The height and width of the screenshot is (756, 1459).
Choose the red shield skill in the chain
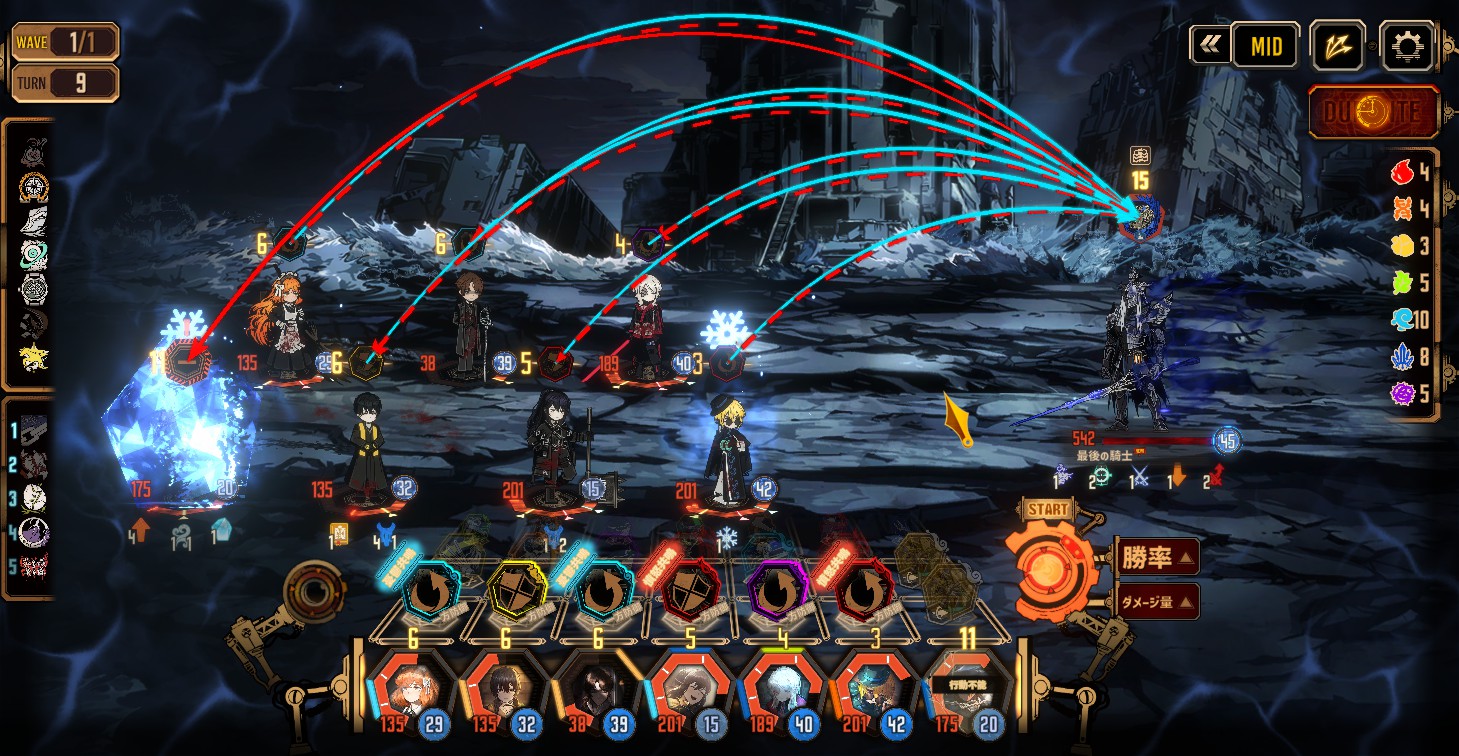coord(687,592)
